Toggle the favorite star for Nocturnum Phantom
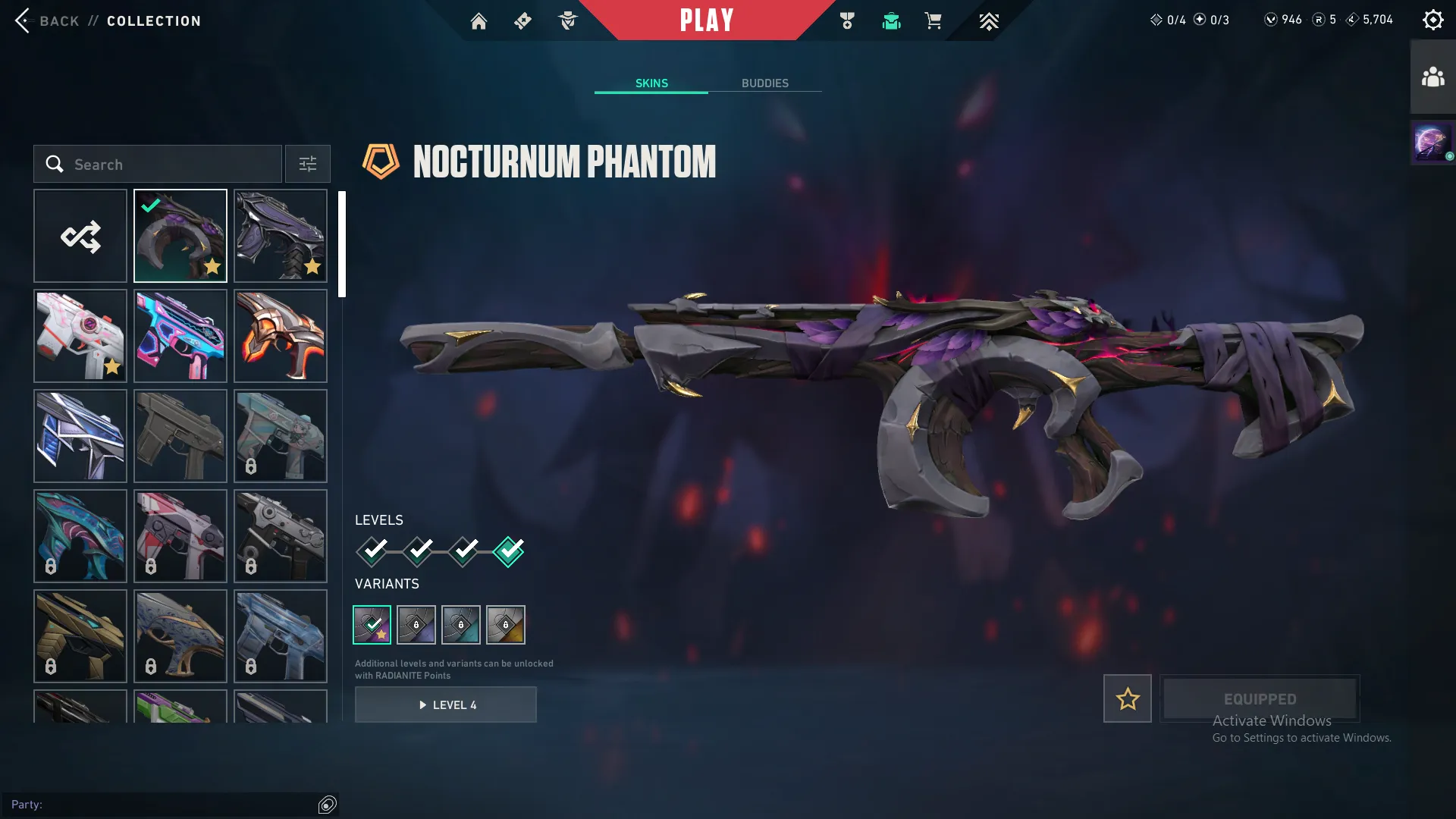Image resolution: width=1456 pixels, height=819 pixels. (x=1127, y=698)
